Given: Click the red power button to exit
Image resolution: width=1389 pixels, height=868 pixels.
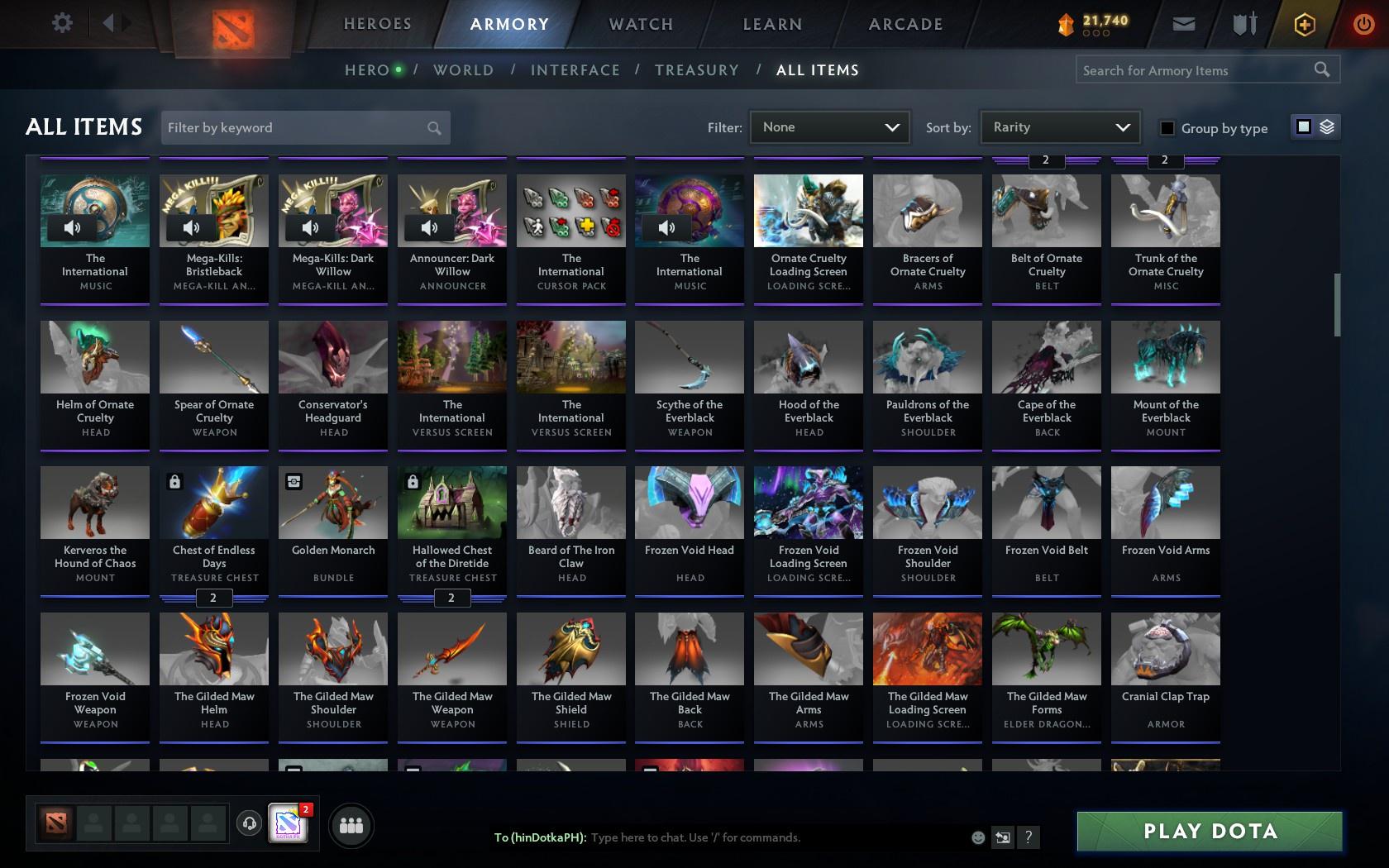Looking at the screenshot, I should tap(1363, 23).
